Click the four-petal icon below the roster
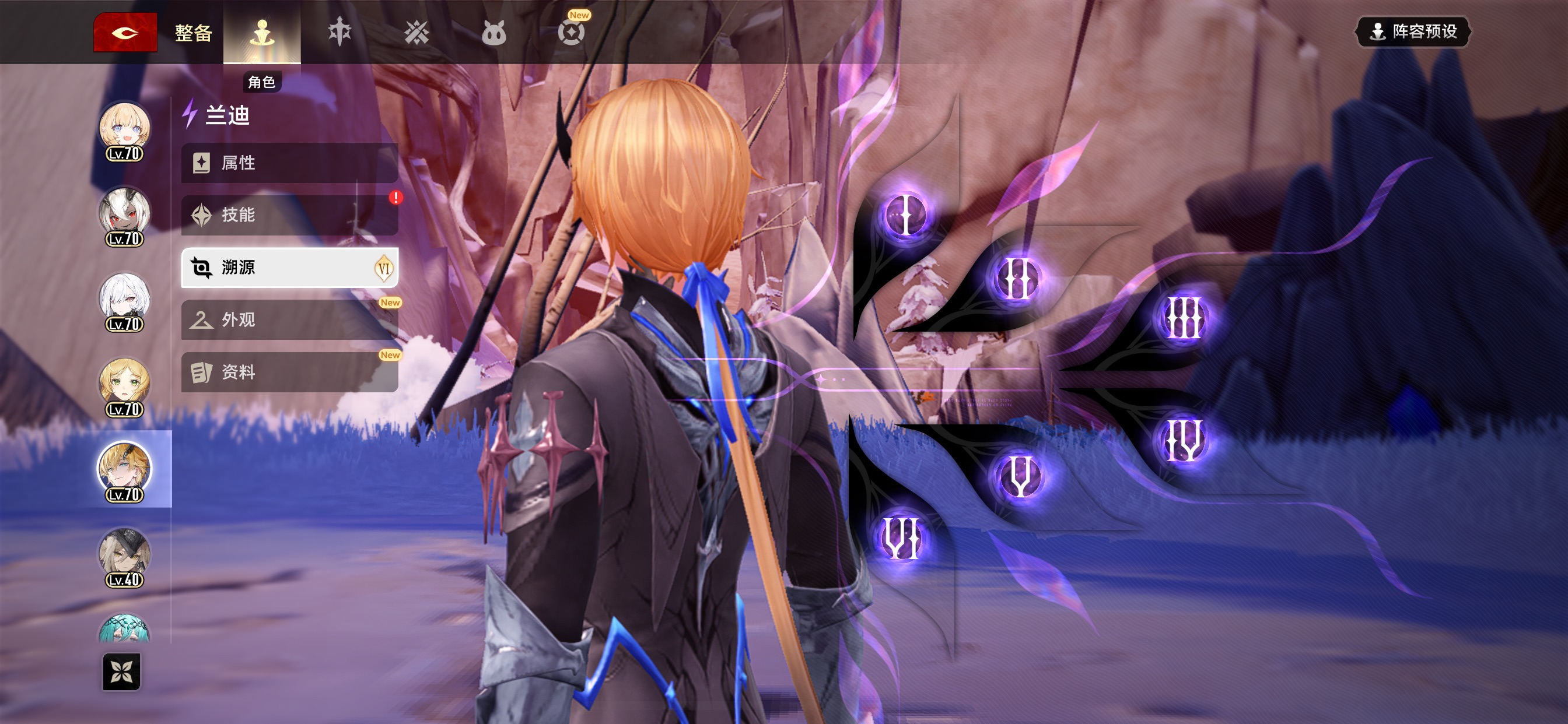Viewport: 1568px width, 724px height. (122, 672)
